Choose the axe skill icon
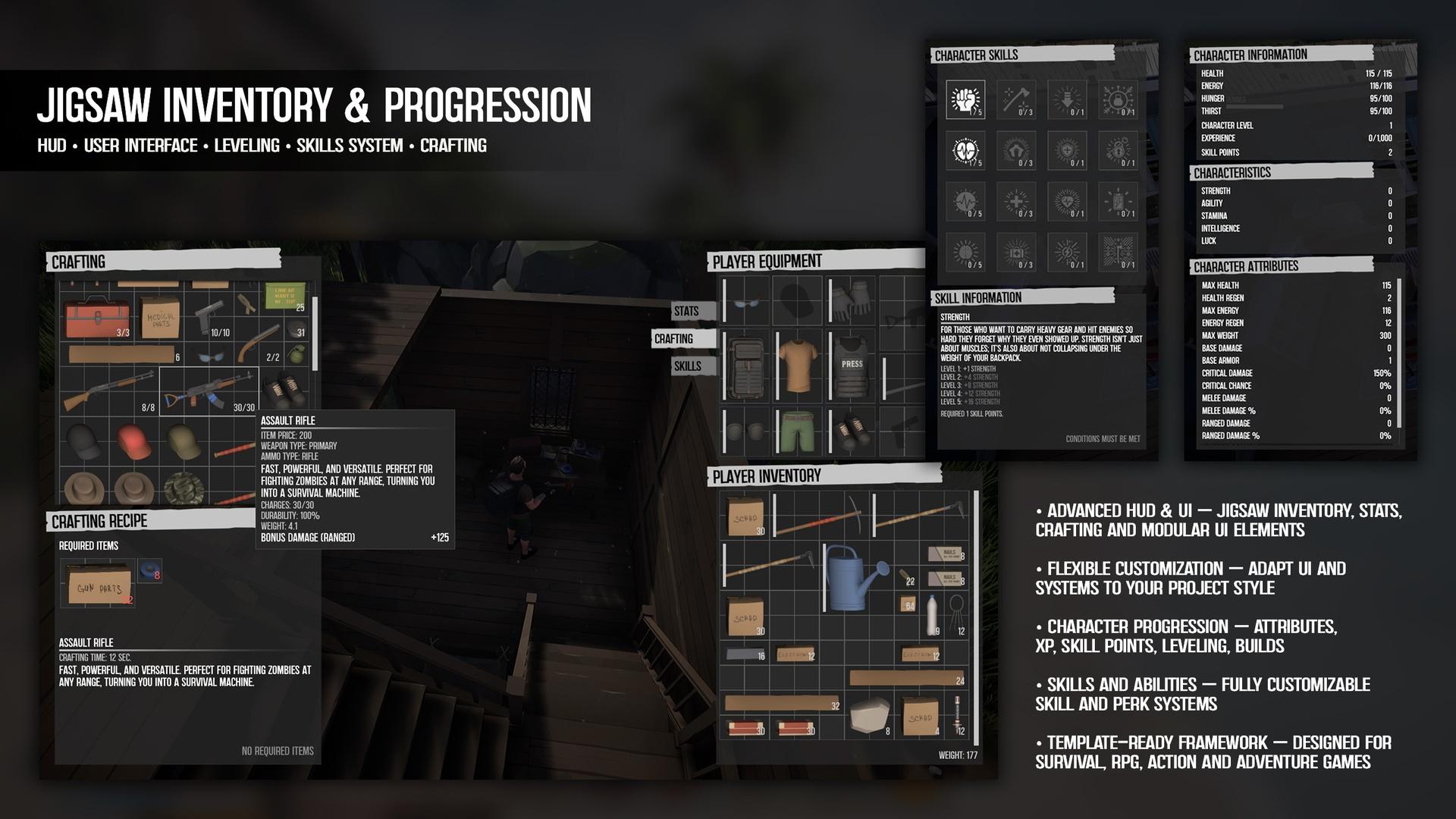Viewport: 1456px width, 819px height. coord(1016,99)
